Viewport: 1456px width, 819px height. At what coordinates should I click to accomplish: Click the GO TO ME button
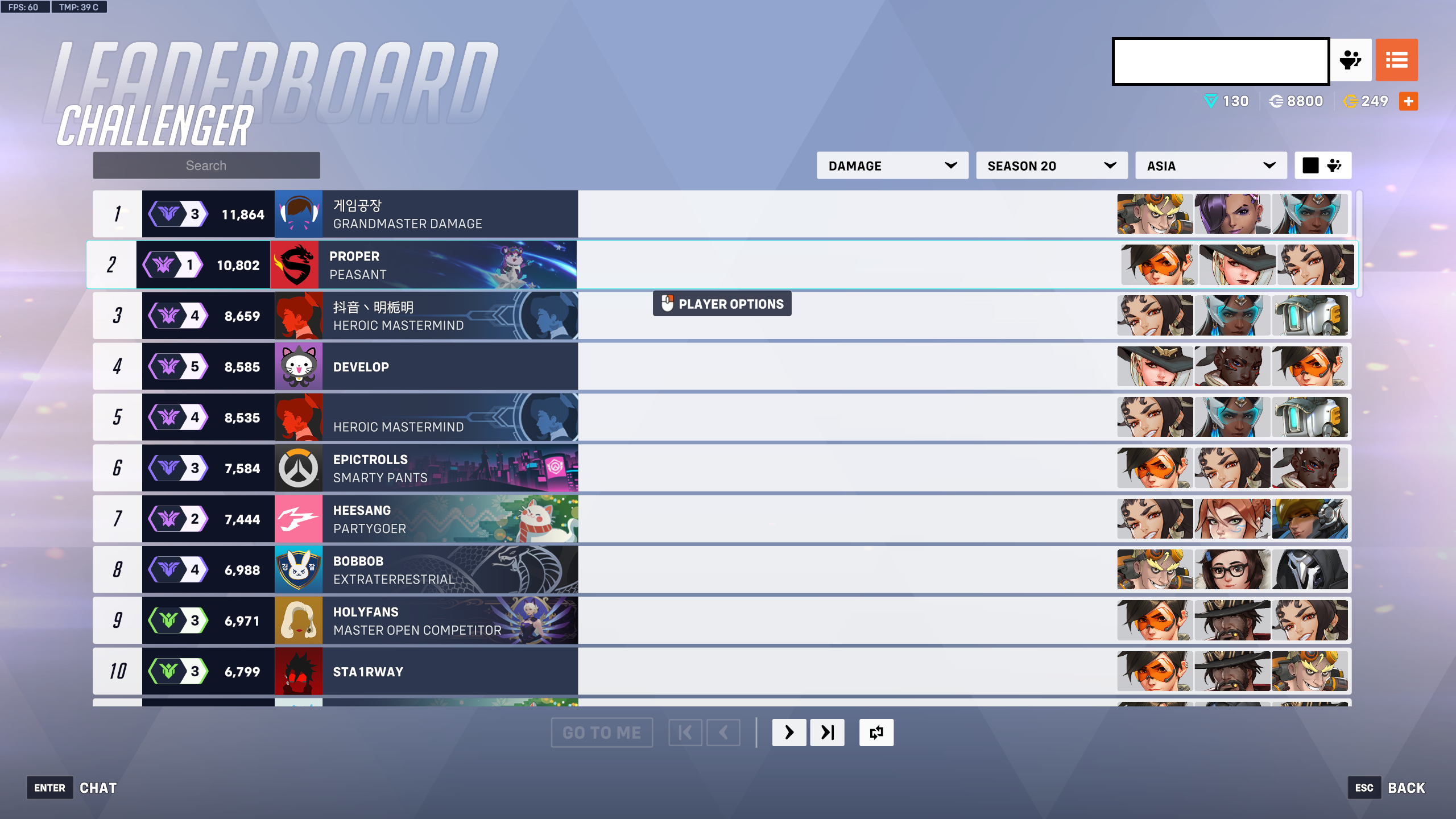coord(602,733)
